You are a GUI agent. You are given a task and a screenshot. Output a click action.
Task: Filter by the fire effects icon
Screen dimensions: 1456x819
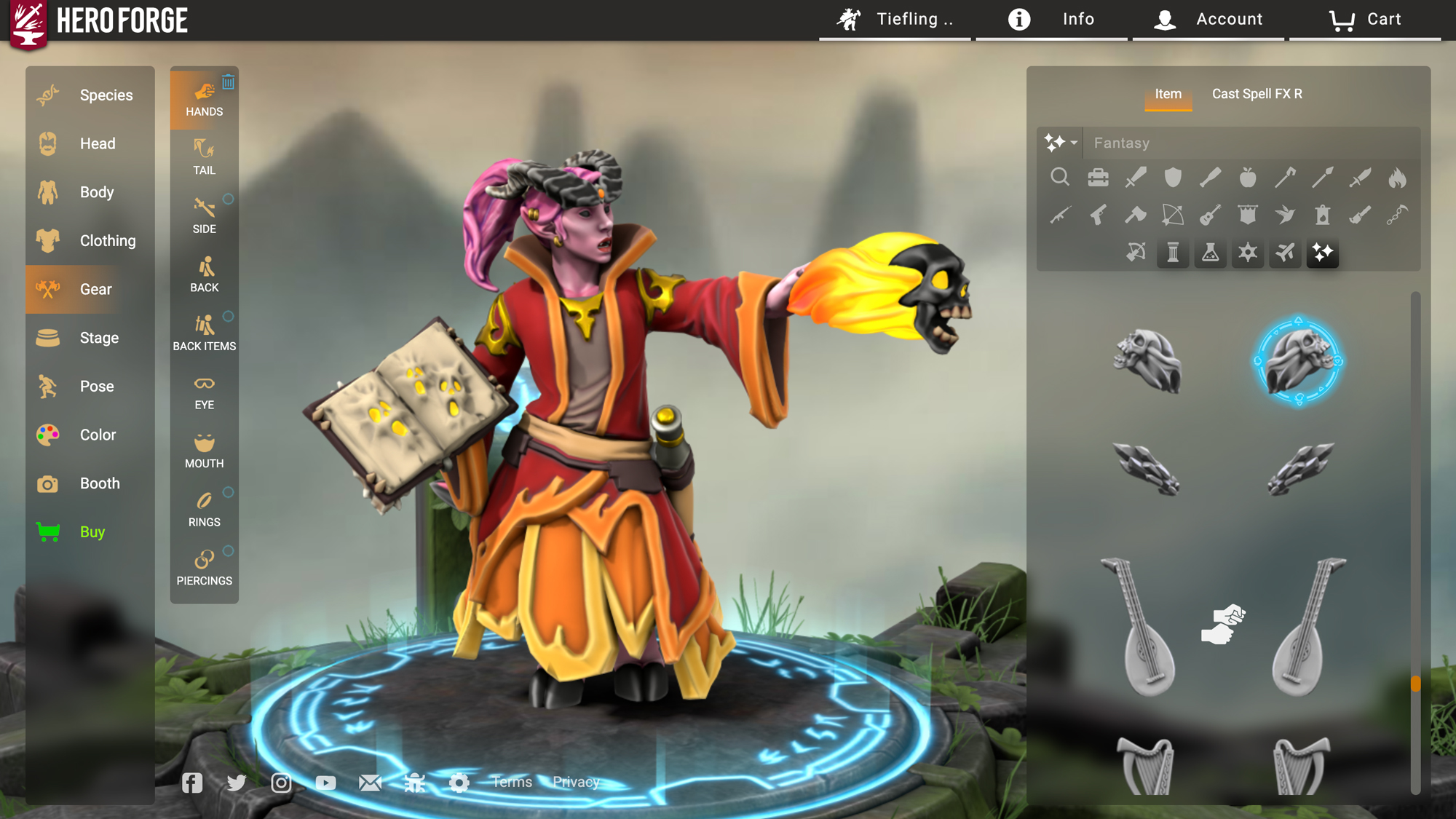[1397, 178]
